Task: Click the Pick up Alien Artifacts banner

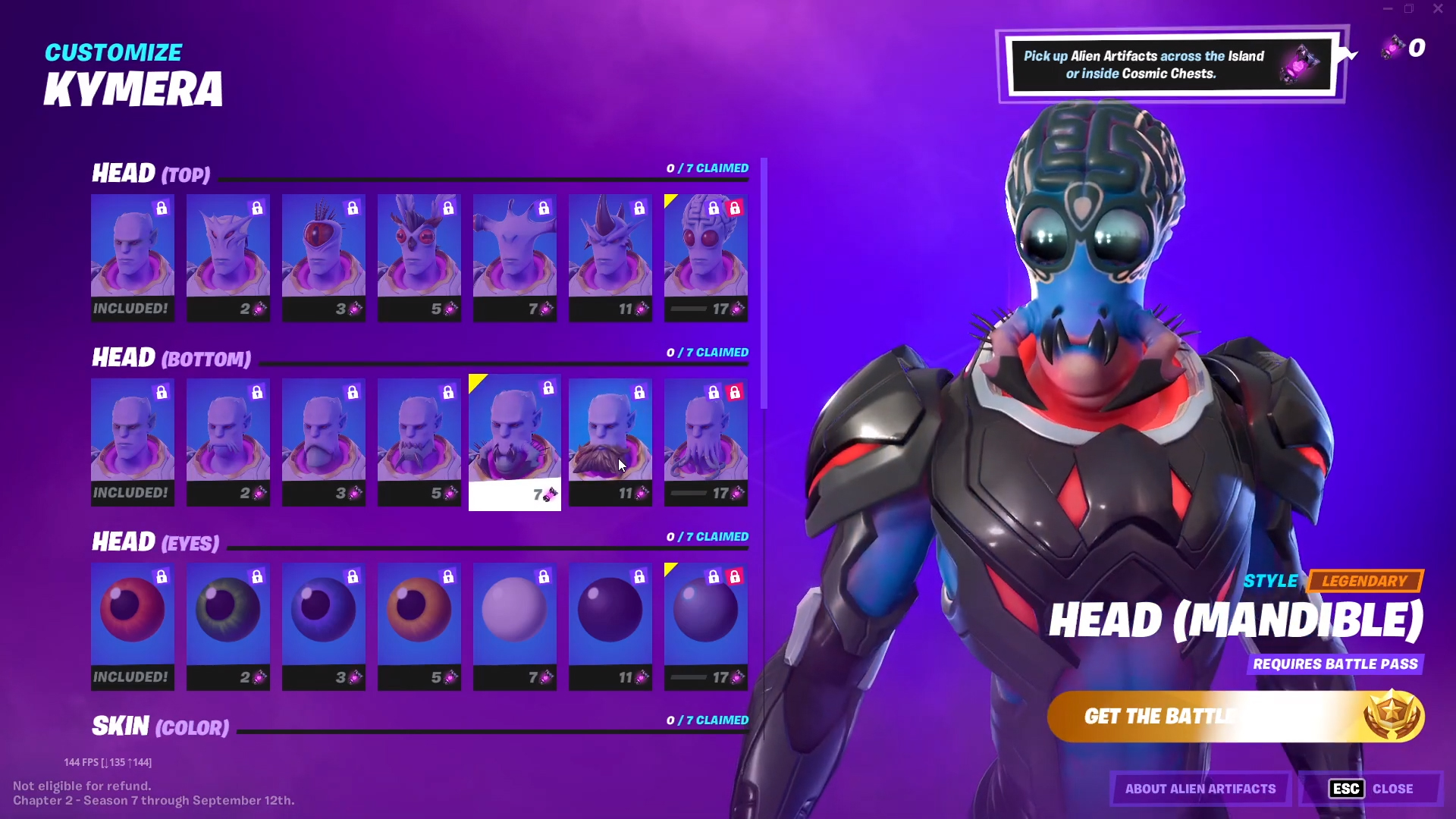Action: click(1168, 65)
